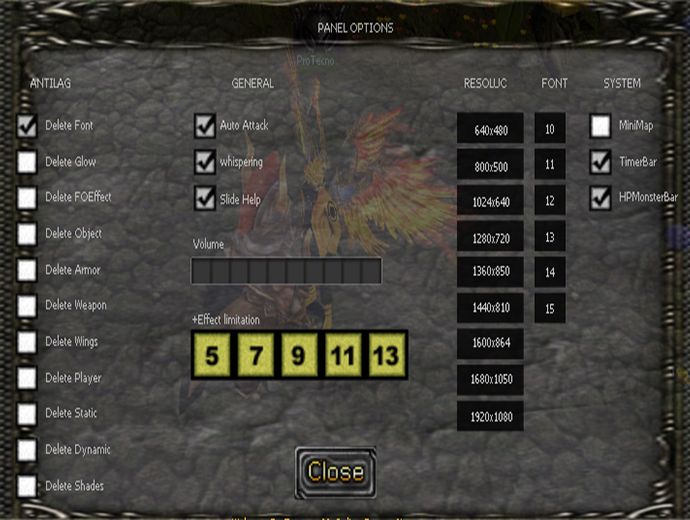Image resolution: width=690 pixels, height=520 pixels.
Task: Uncheck the whispering option
Action: coord(205,162)
